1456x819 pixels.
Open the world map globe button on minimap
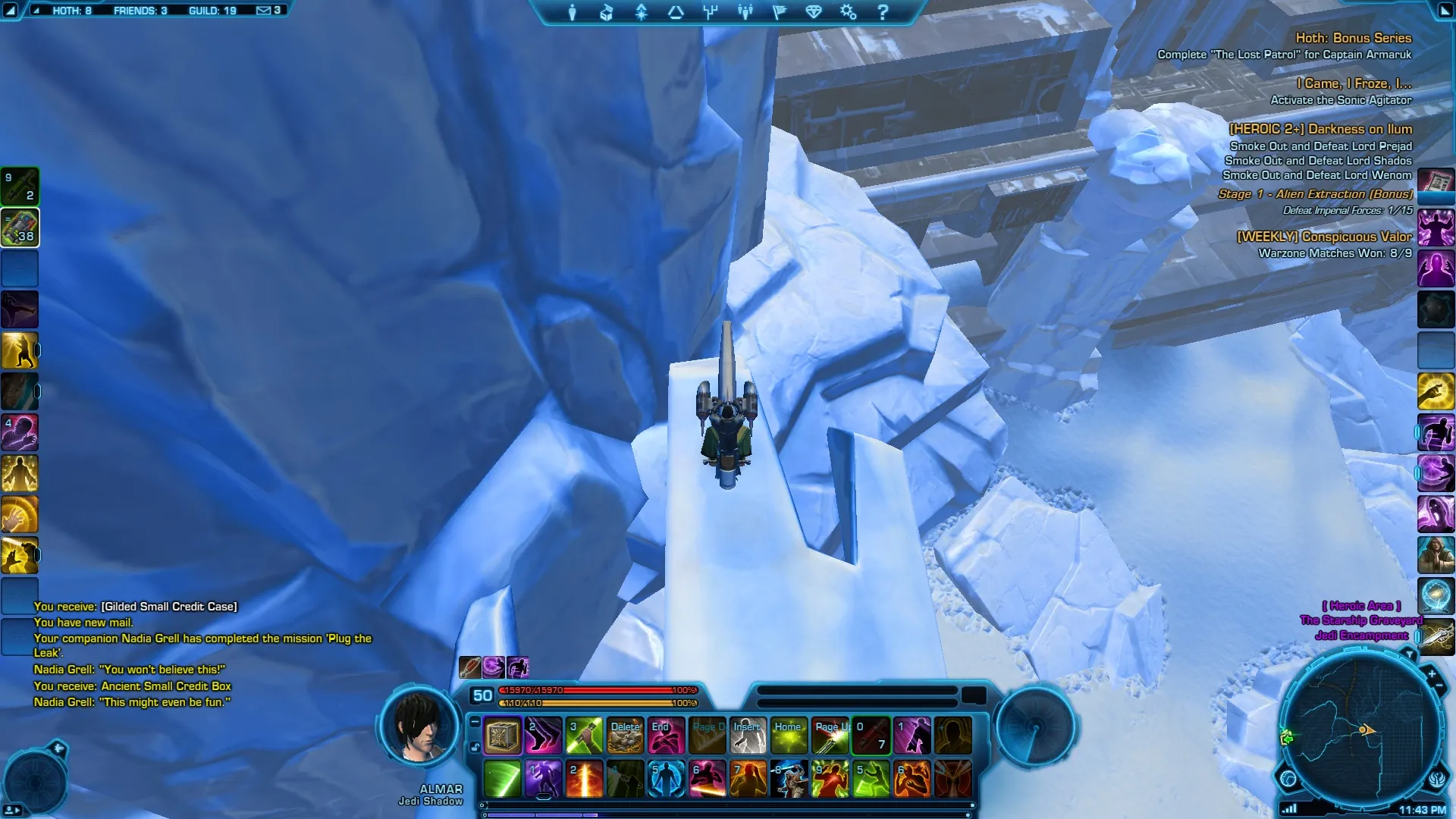1288,778
